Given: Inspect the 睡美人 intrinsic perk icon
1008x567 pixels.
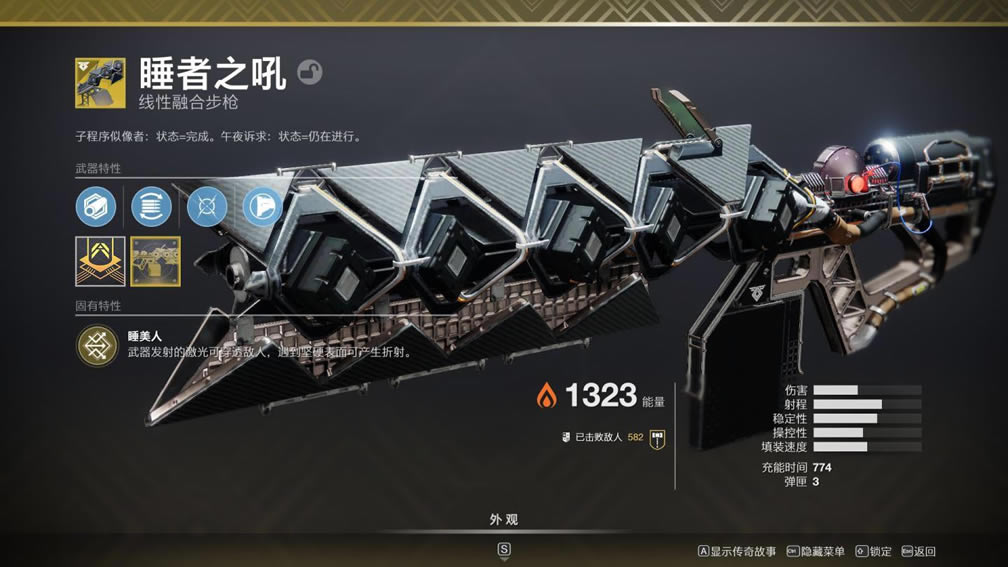Looking at the screenshot, I should click(x=98, y=345).
